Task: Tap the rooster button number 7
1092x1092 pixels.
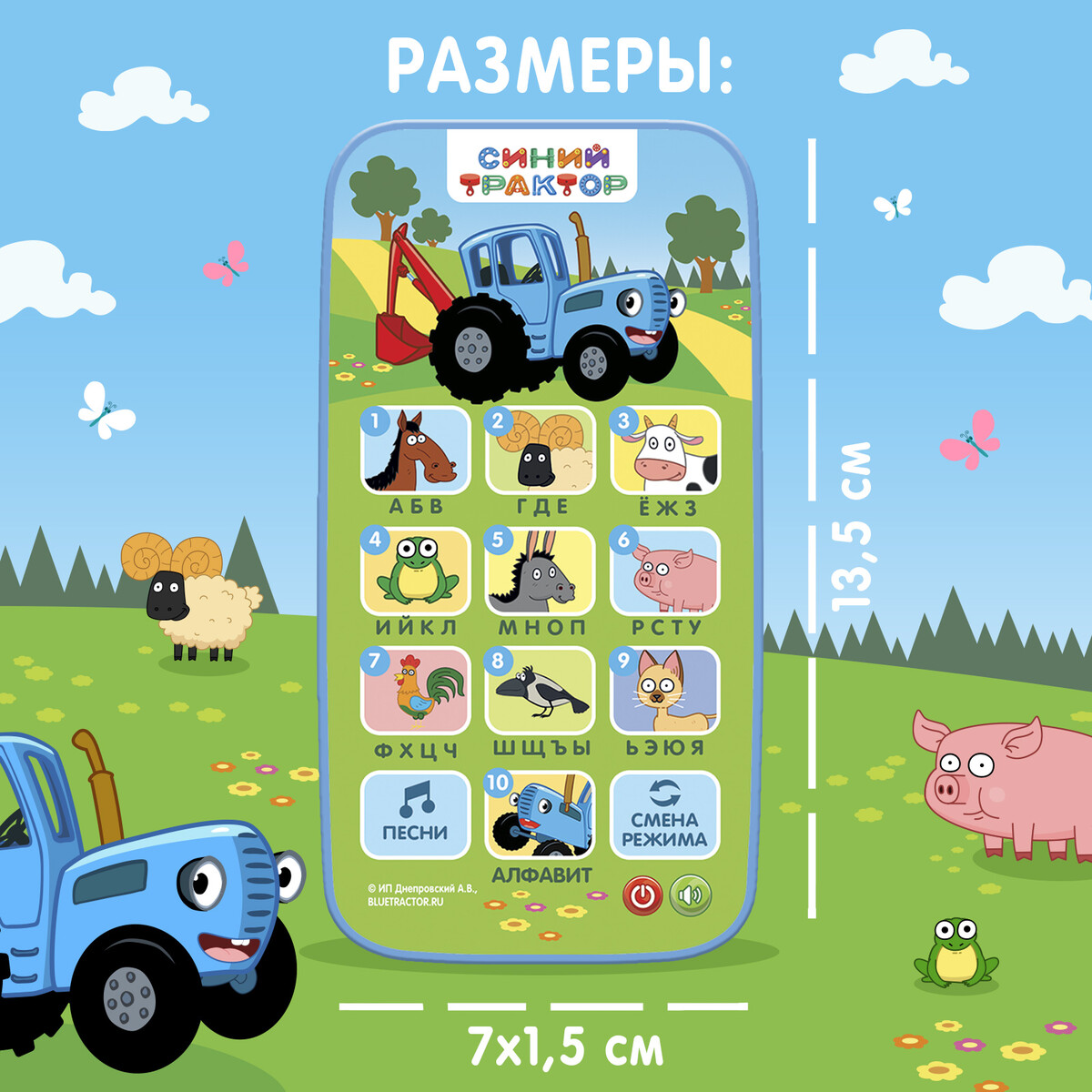Action: click(x=416, y=691)
